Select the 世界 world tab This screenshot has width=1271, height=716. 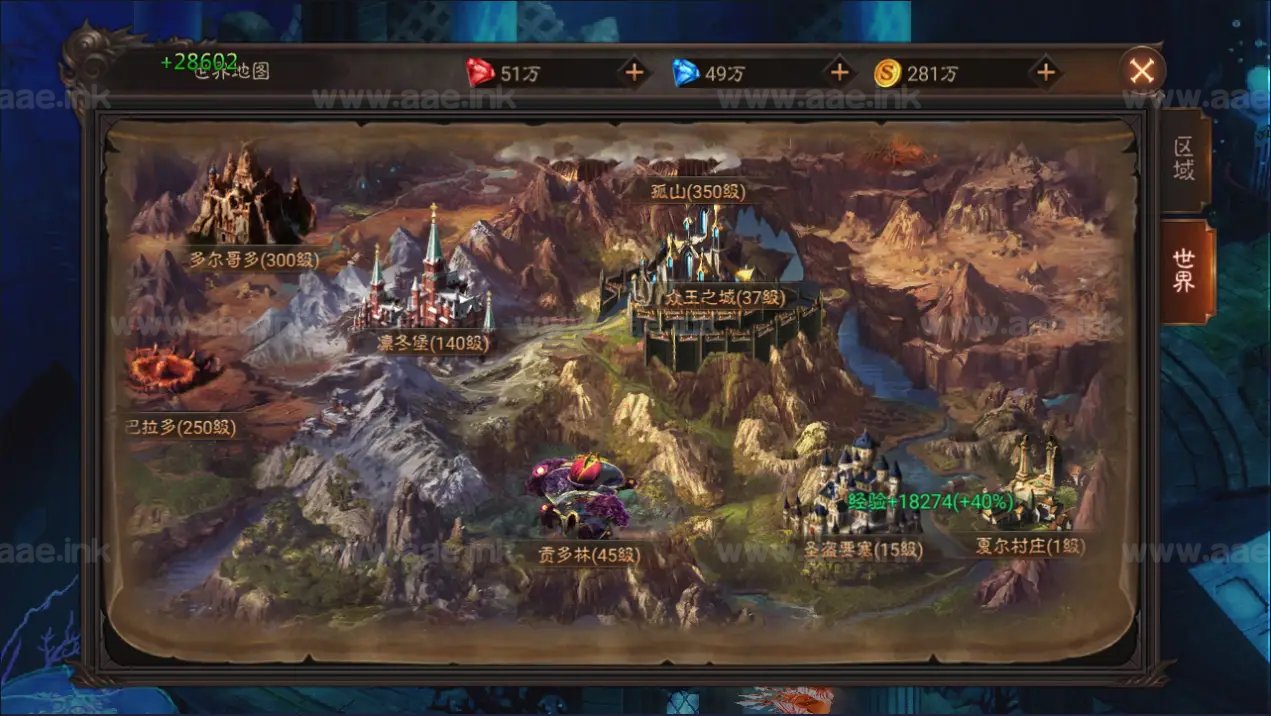tap(1184, 270)
